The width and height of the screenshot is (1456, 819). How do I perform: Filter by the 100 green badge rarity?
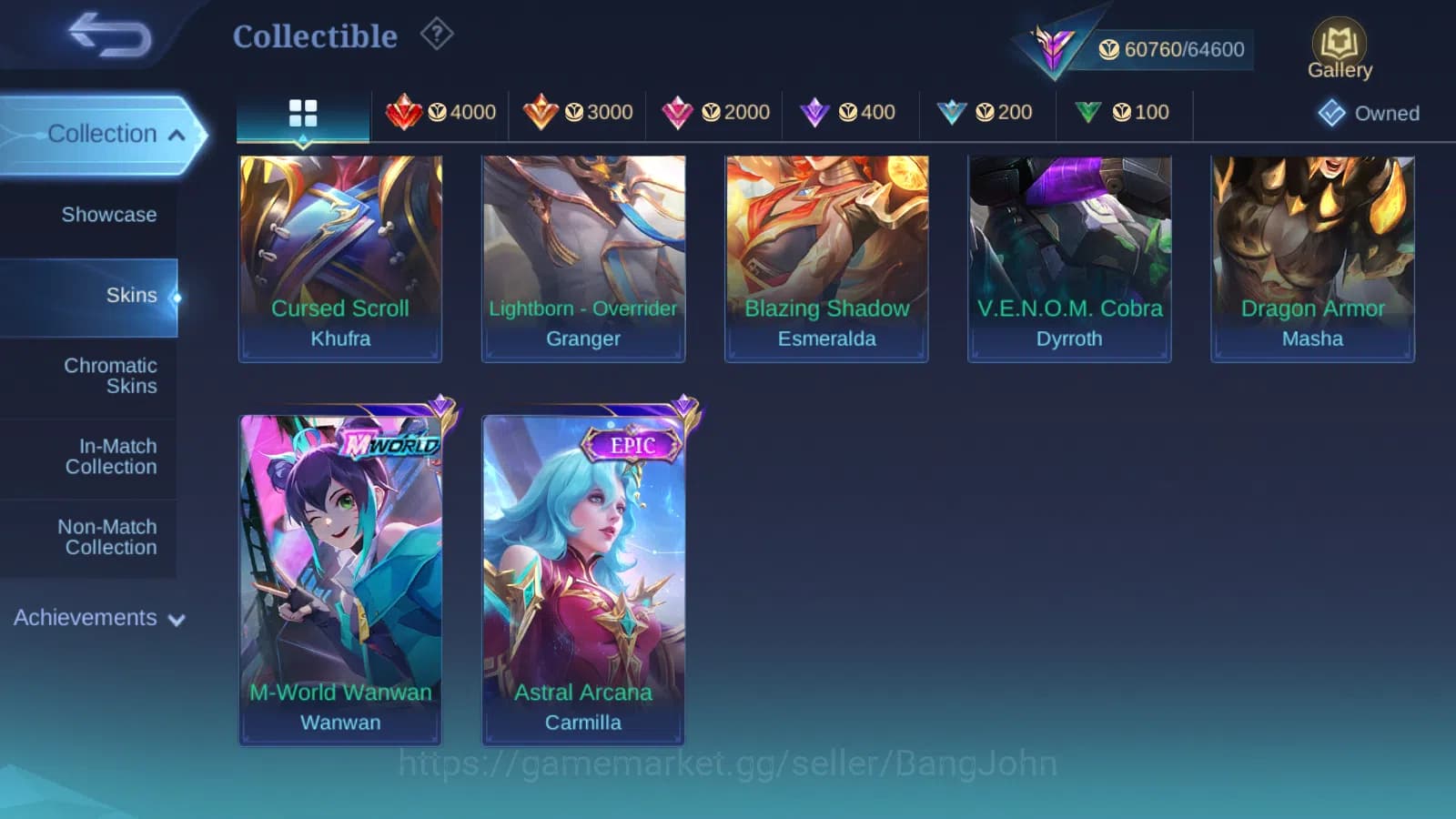coord(1123,113)
